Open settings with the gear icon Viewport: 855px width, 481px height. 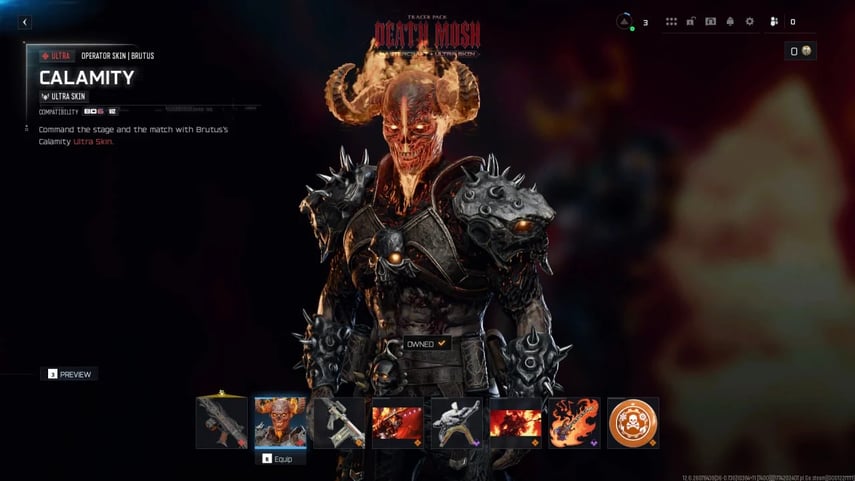coord(749,22)
